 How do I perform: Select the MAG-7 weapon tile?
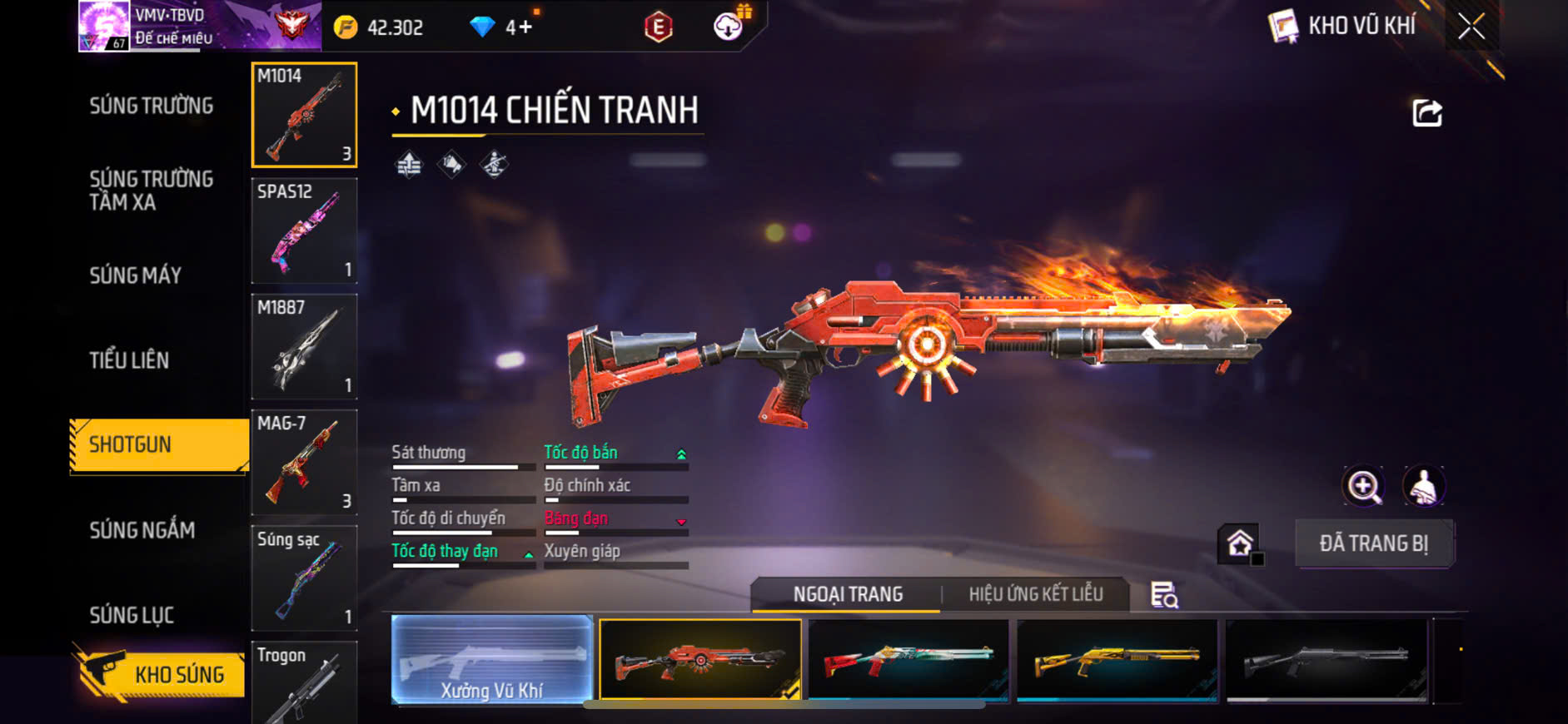coord(304,462)
